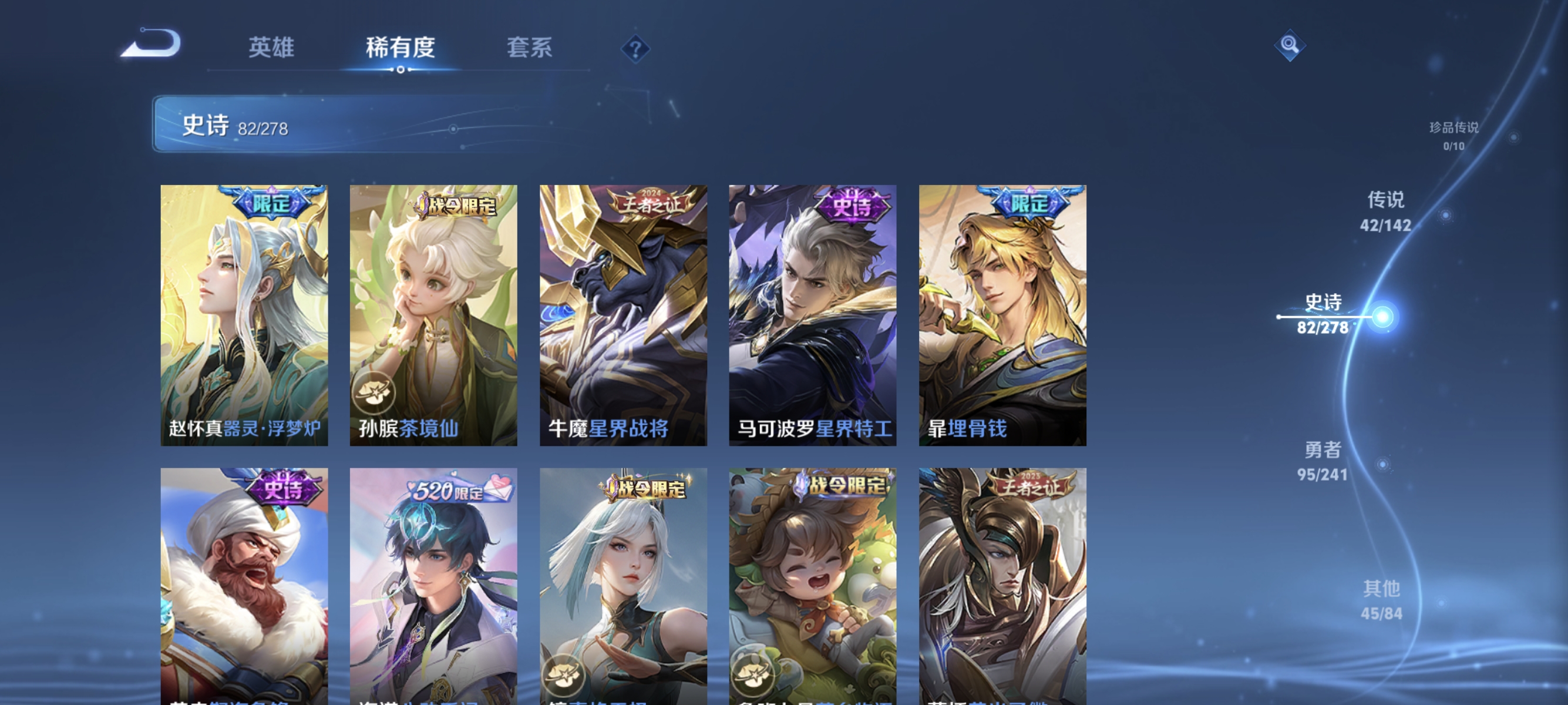
Task: Open the search magnifier at top right
Action: (x=1291, y=45)
